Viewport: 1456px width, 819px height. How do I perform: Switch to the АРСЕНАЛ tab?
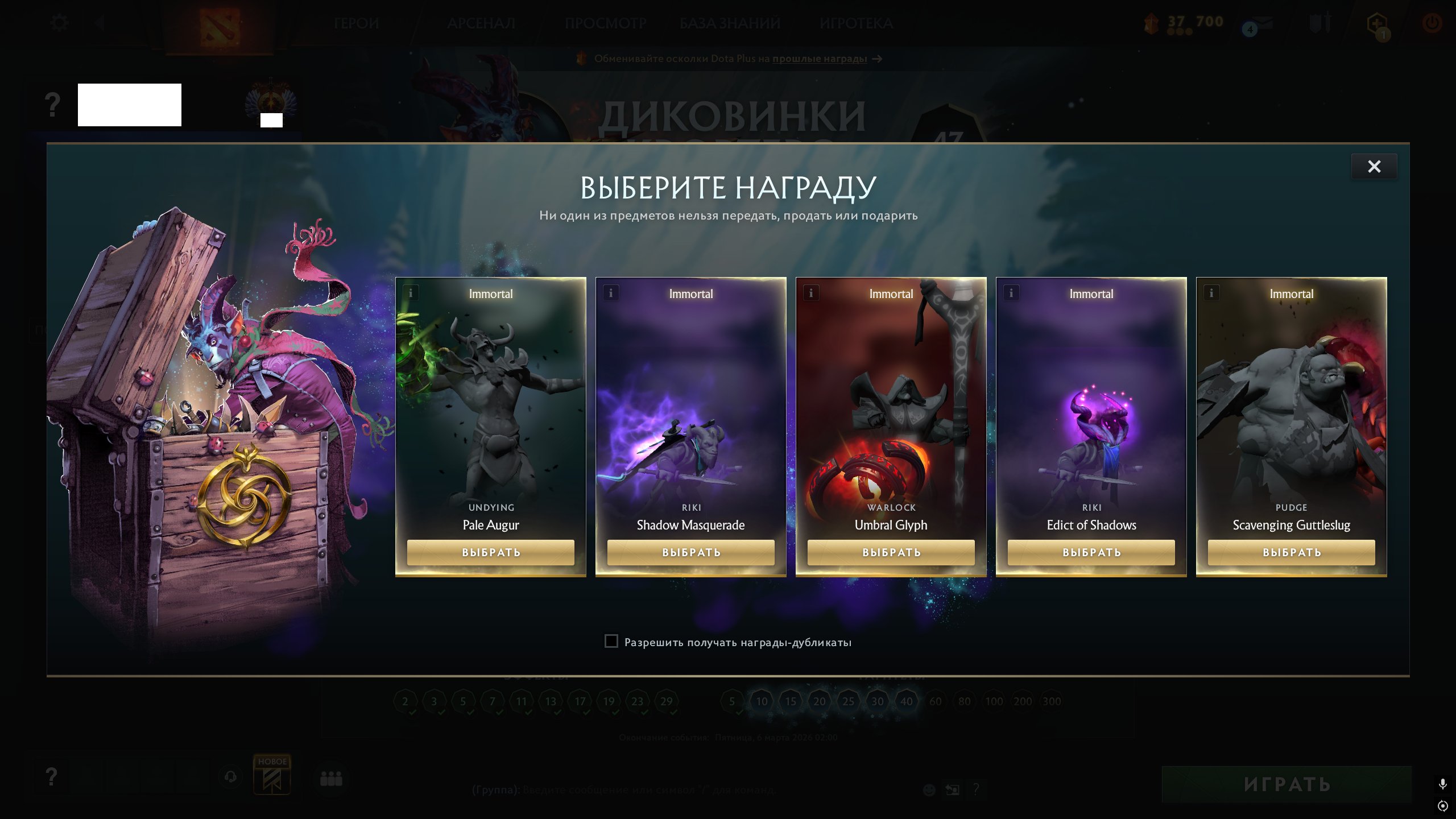[482, 24]
